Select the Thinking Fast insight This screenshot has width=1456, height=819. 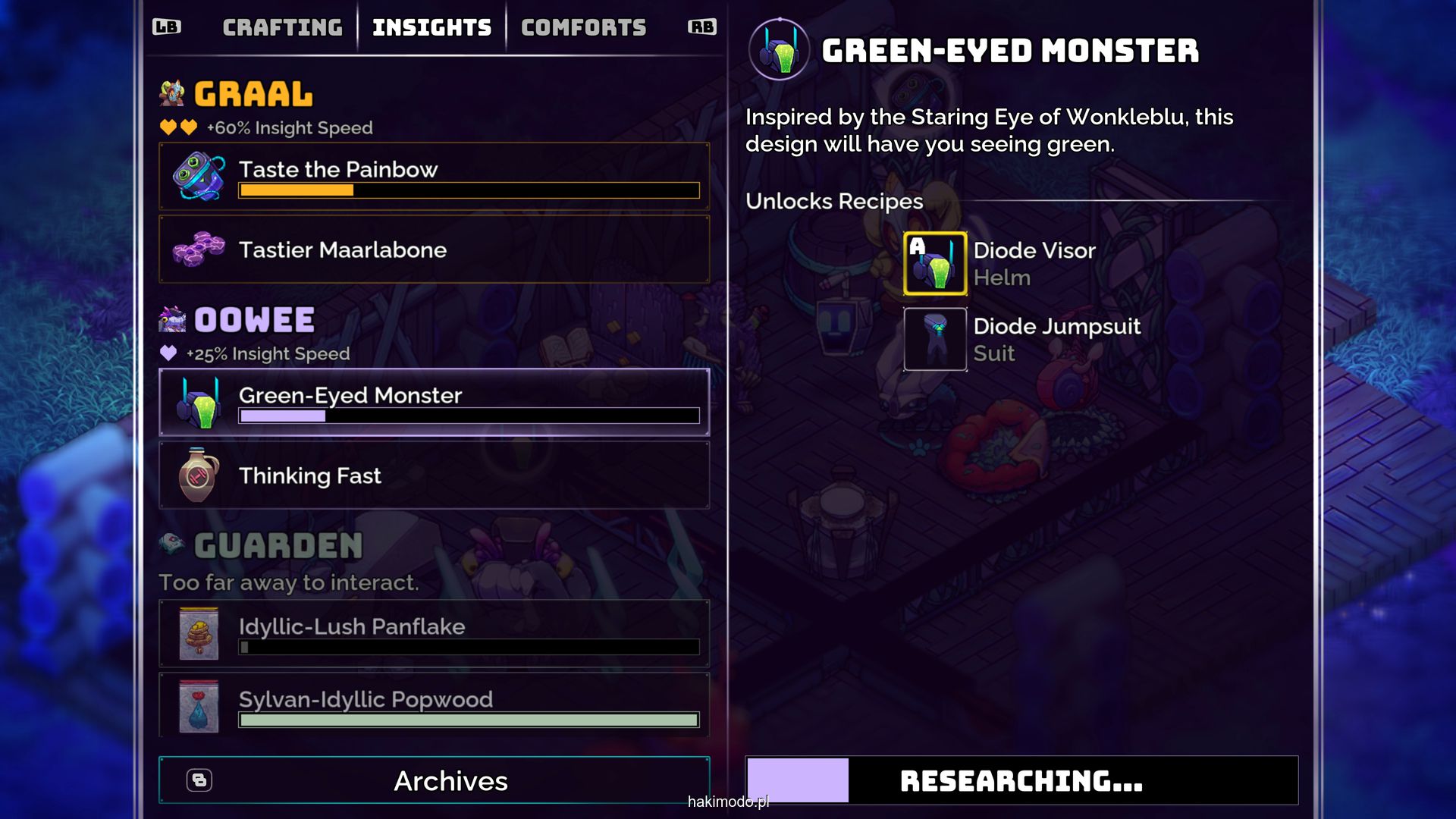[434, 475]
